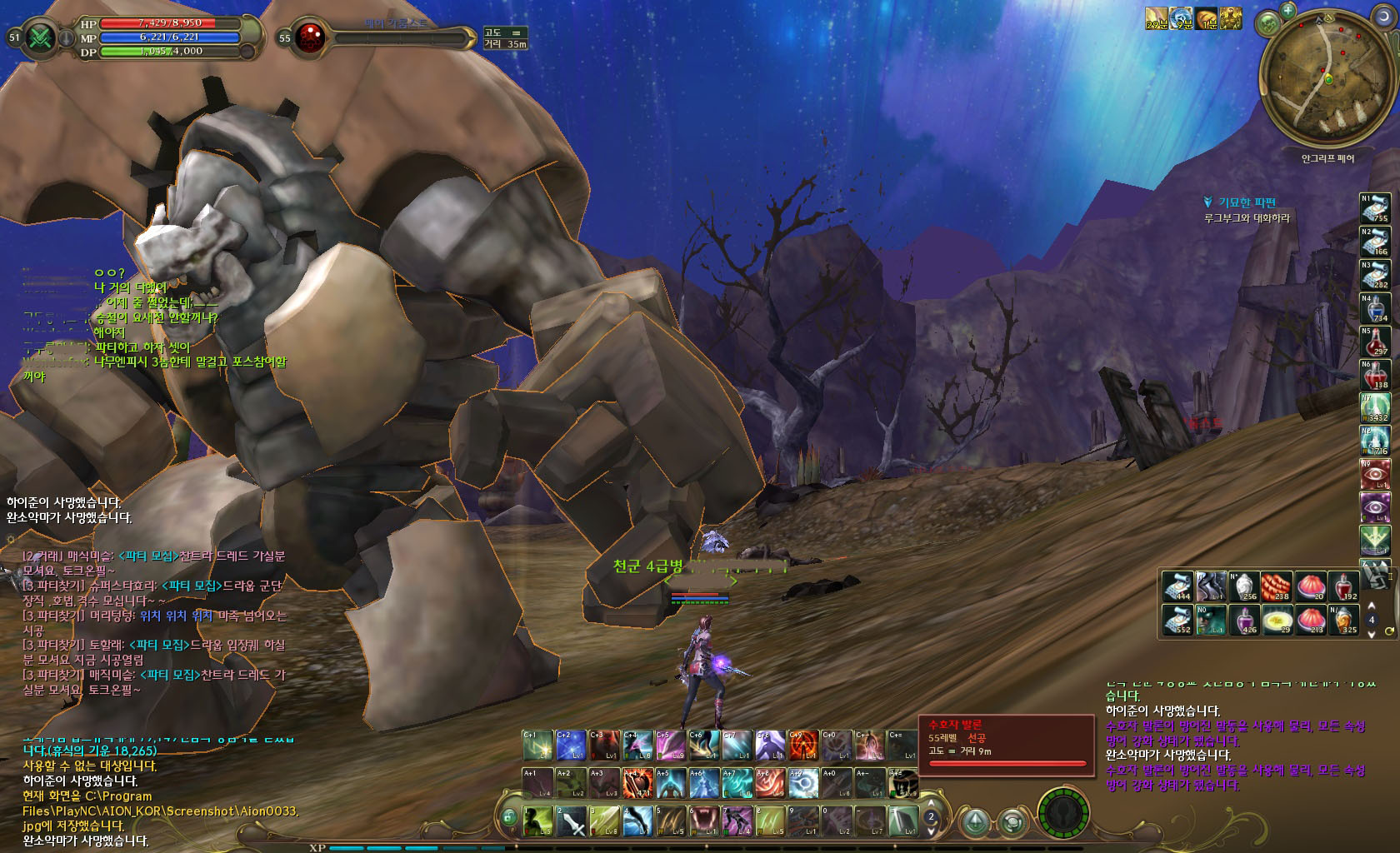Activate the fanged jaws skill in slot 6
Image resolution: width=1400 pixels, height=853 pixels.
coord(706,822)
